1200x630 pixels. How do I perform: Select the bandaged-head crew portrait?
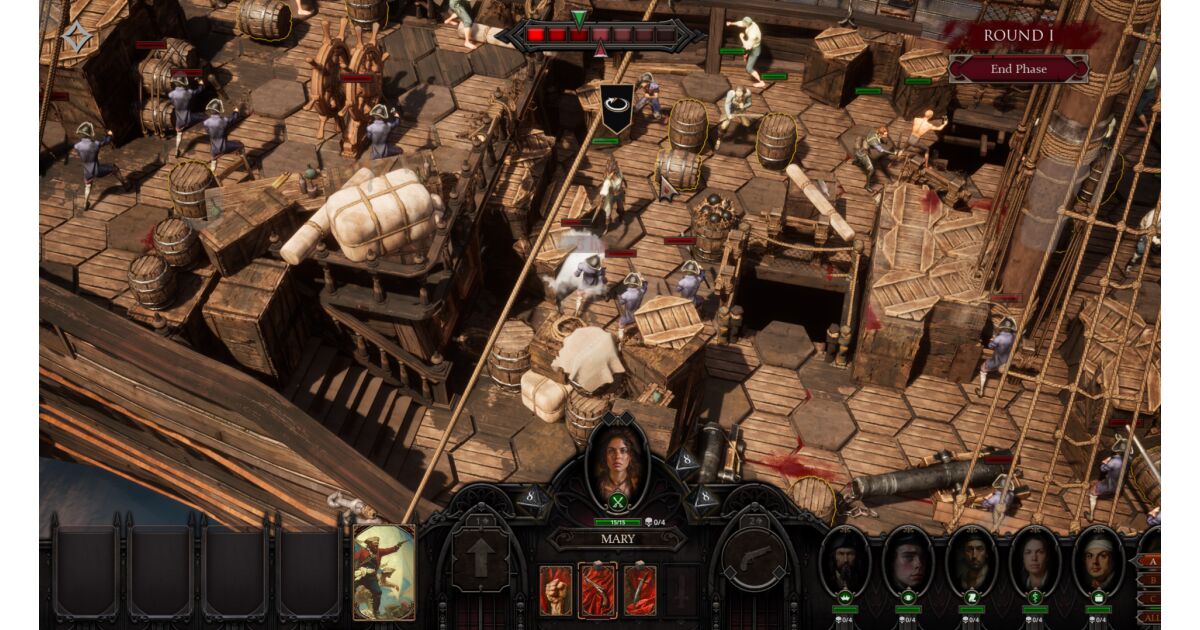[x=1098, y=560]
